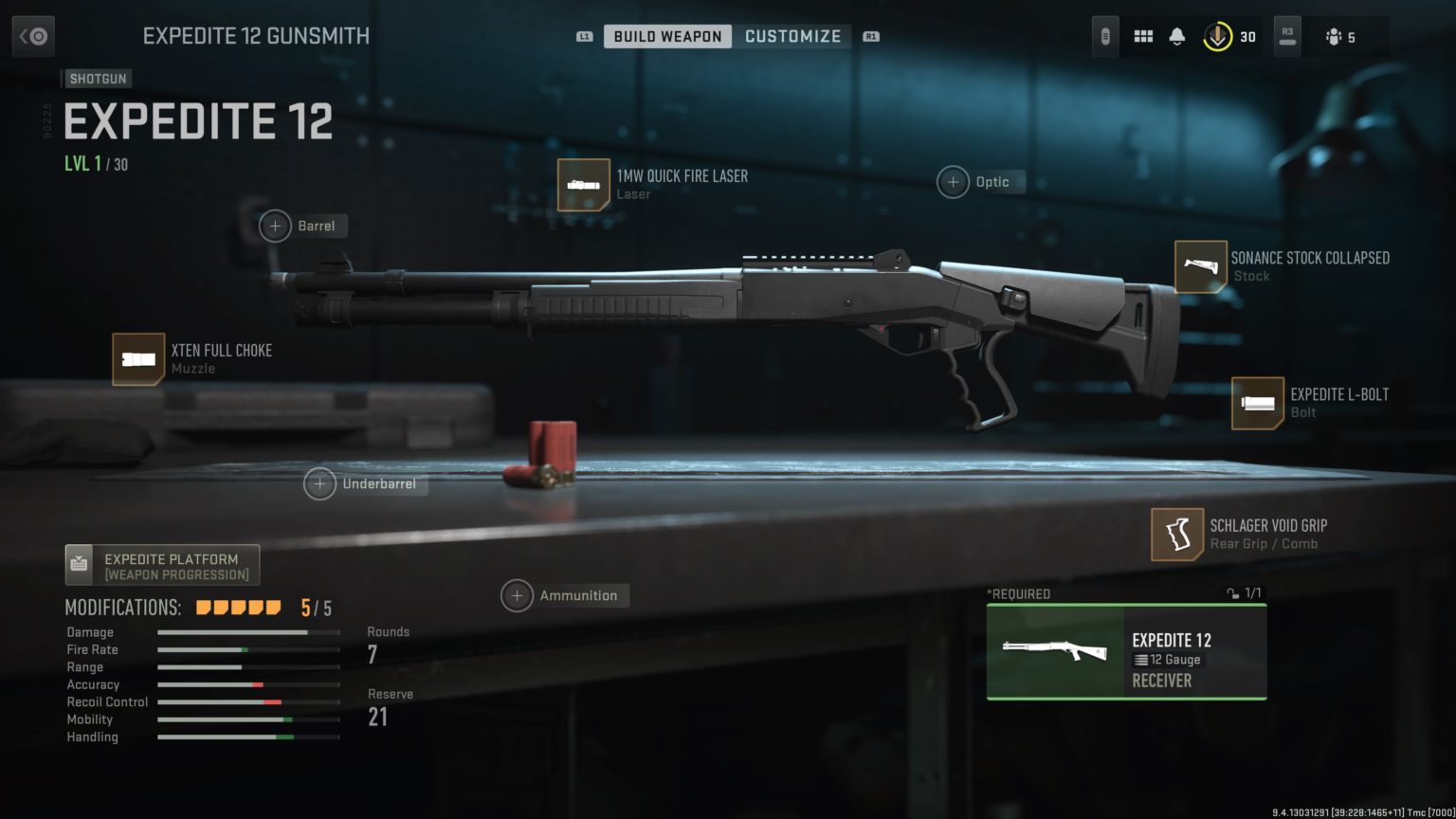Image resolution: width=1456 pixels, height=819 pixels.
Task: Switch to the Build Weapon tab
Action: 667,36
